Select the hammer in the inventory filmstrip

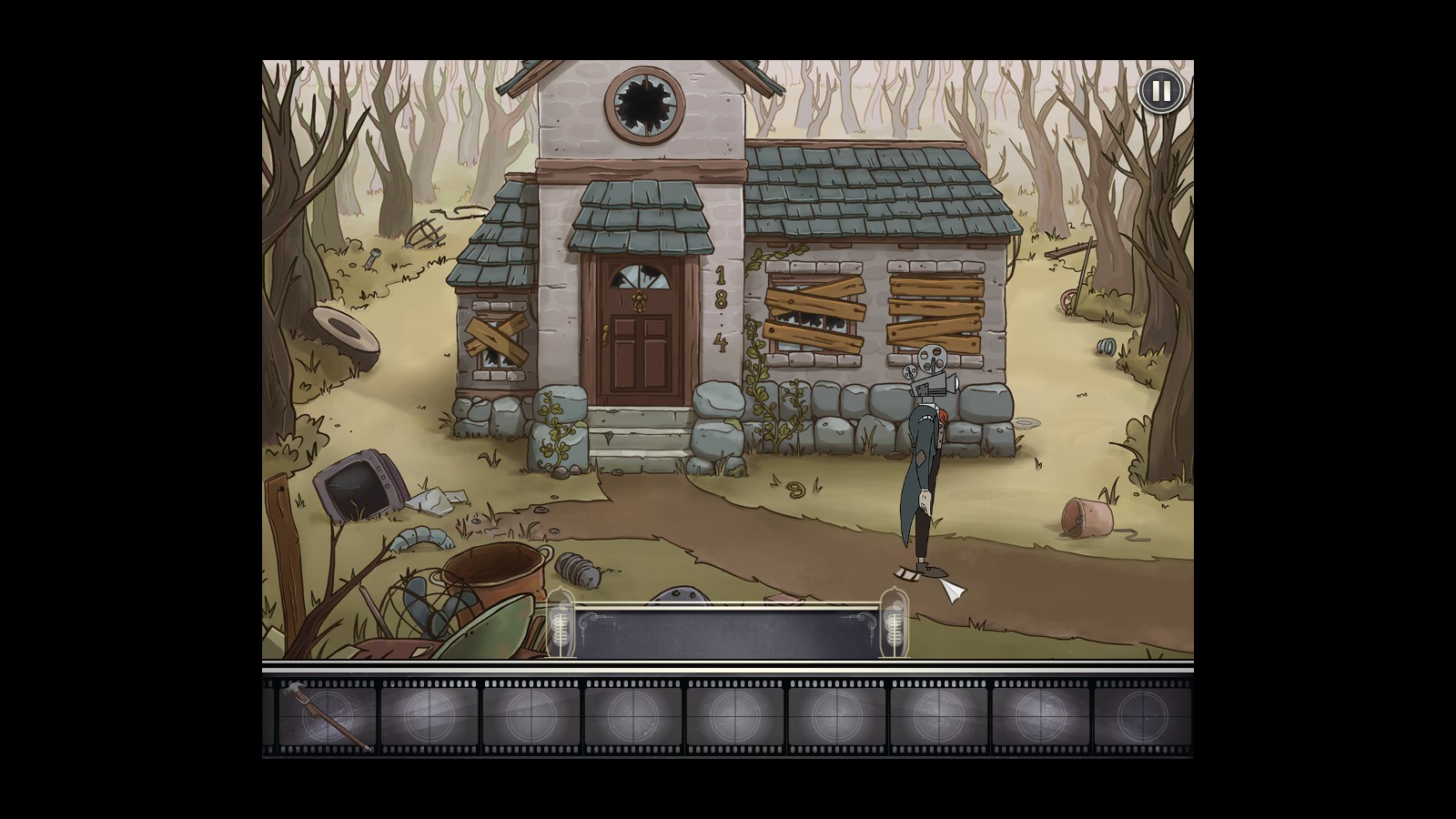coord(326,716)
